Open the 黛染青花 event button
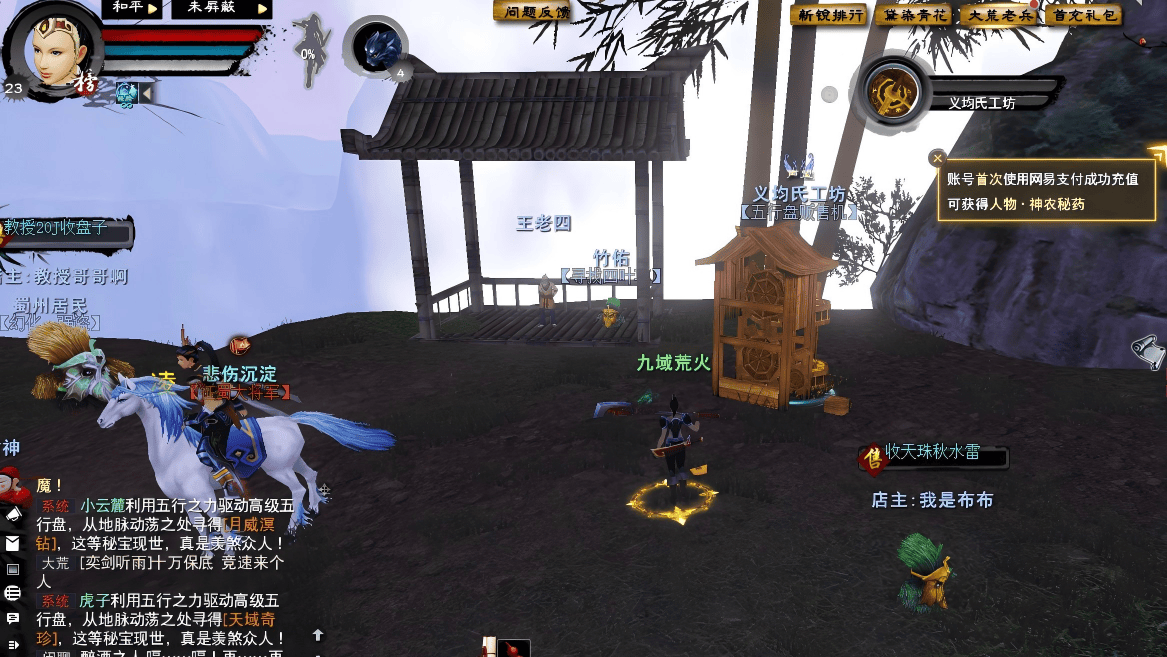Image resolution: width=1167 pixels, height=657 pixels. click(912, 15)
